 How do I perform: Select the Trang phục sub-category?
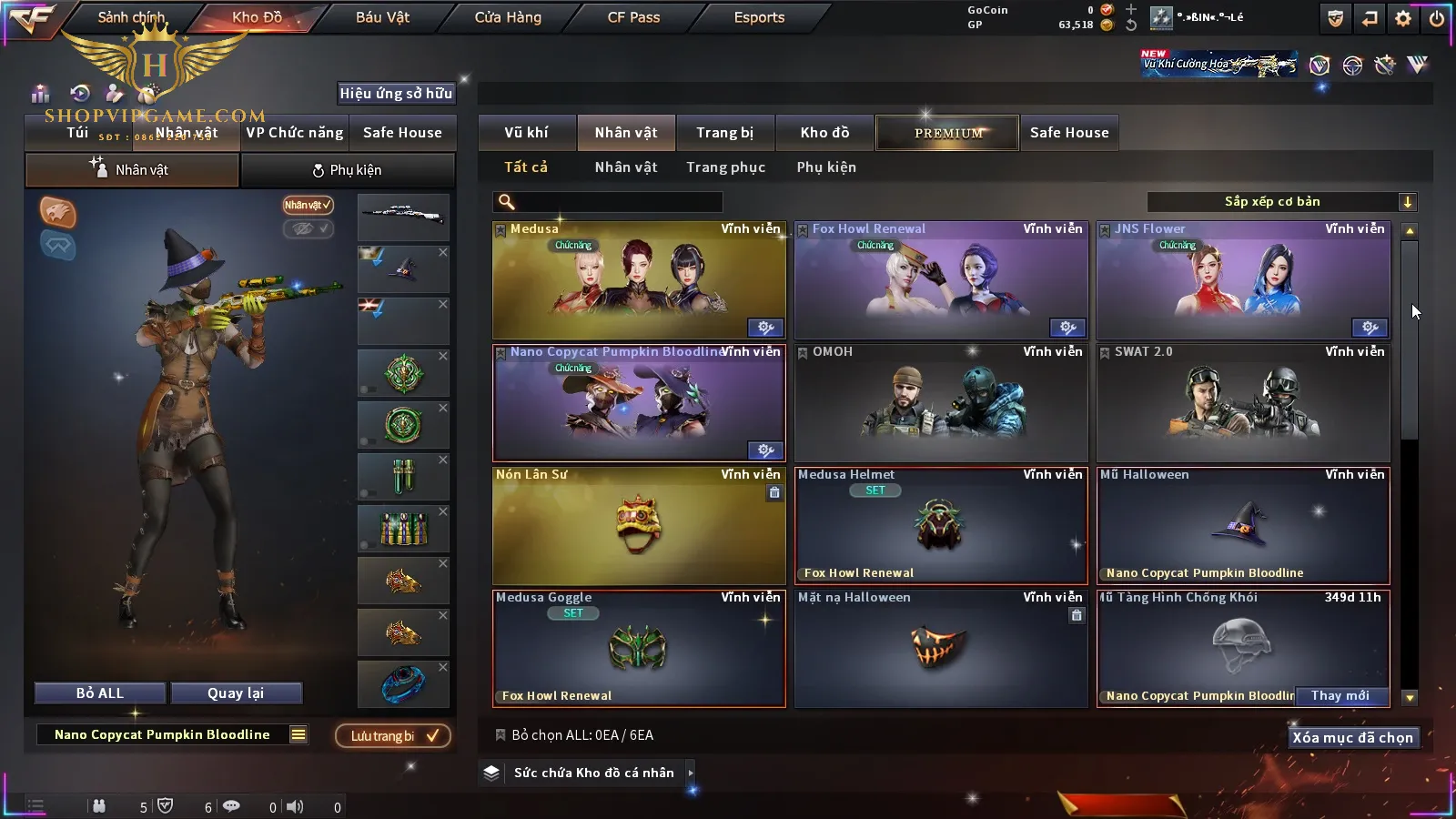pyautogui.click(x=725, y=167)
